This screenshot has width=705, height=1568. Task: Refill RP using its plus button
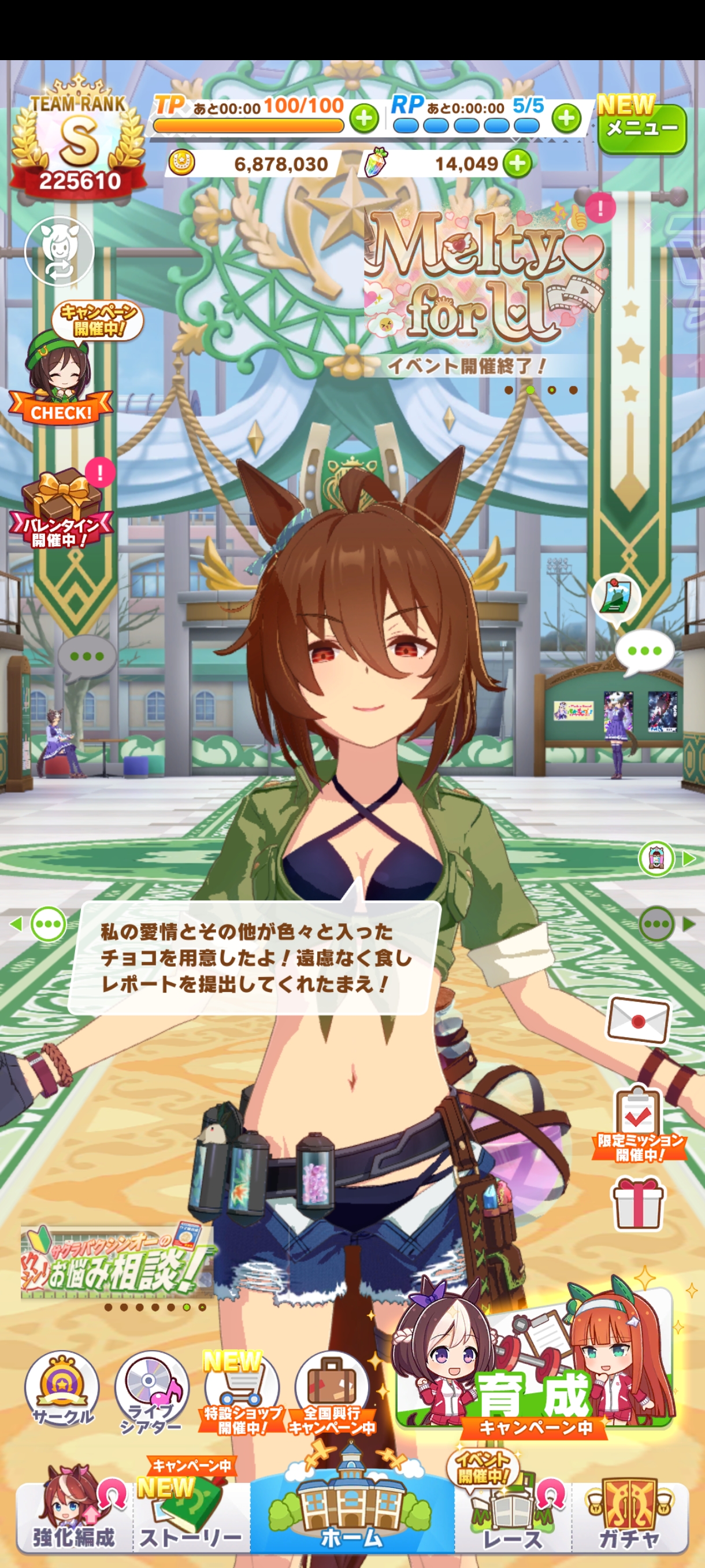[566, 118]
